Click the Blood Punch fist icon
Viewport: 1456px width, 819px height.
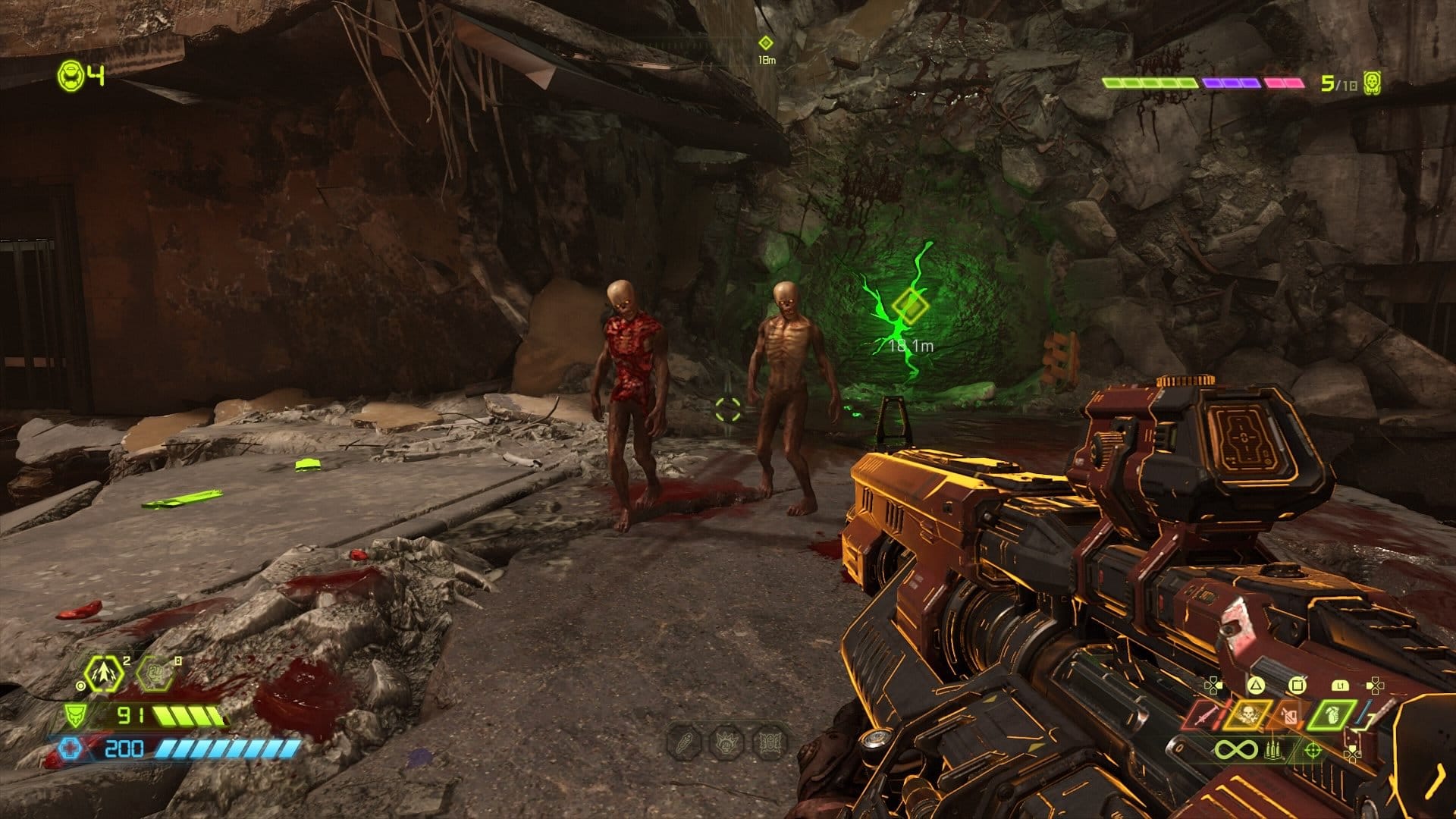tap(155, 674)
